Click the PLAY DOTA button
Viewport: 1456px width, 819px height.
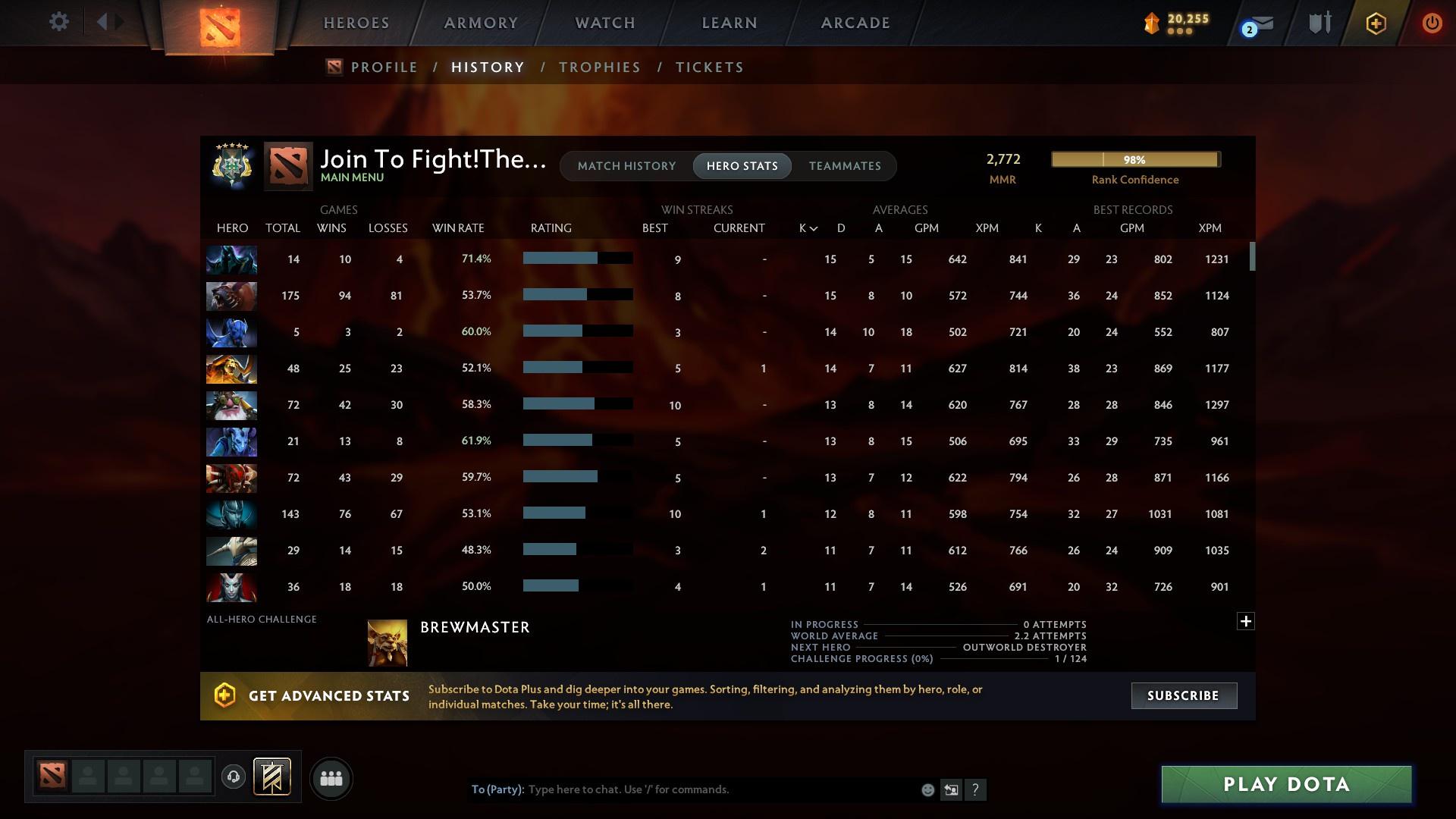point(1285,784)
